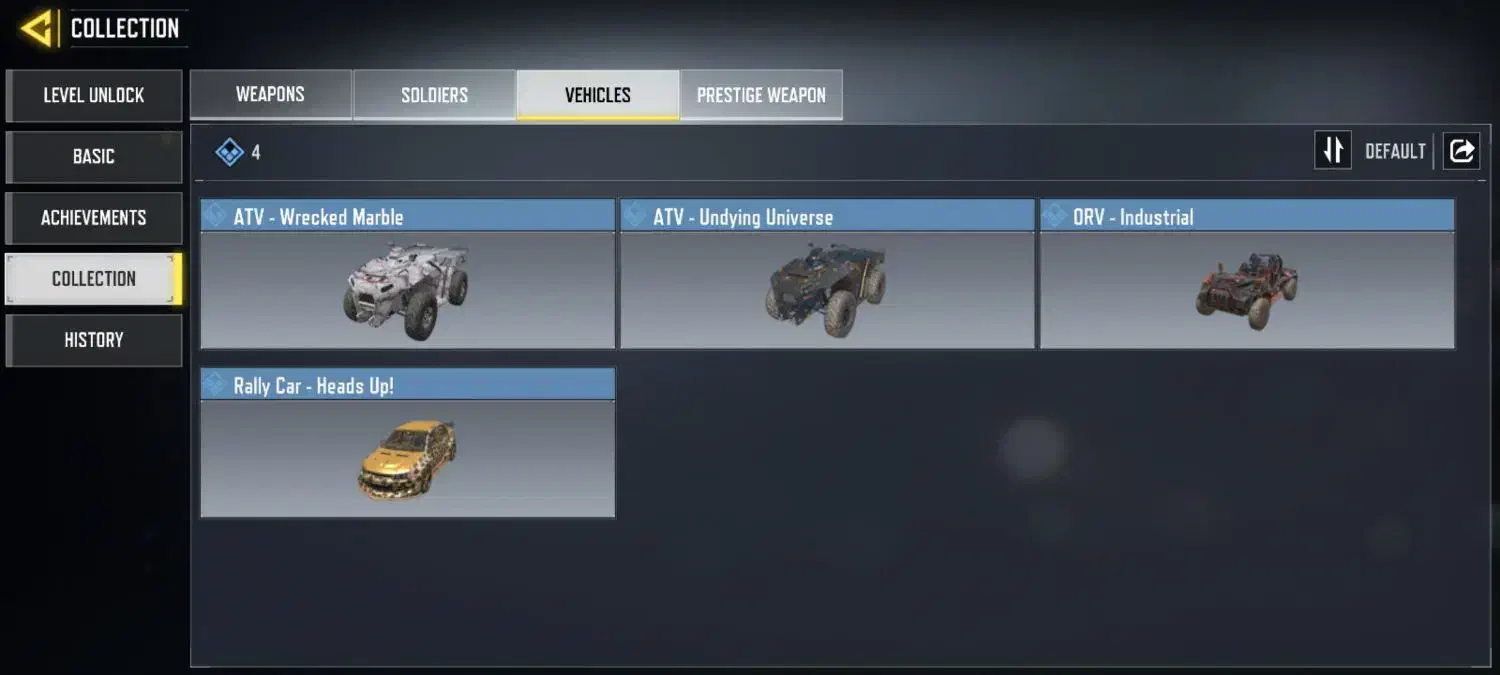Pick the ORV - Industrial vehicle card
The width and height of the screenshot is (1500, 675).
tap(1247, 275)
